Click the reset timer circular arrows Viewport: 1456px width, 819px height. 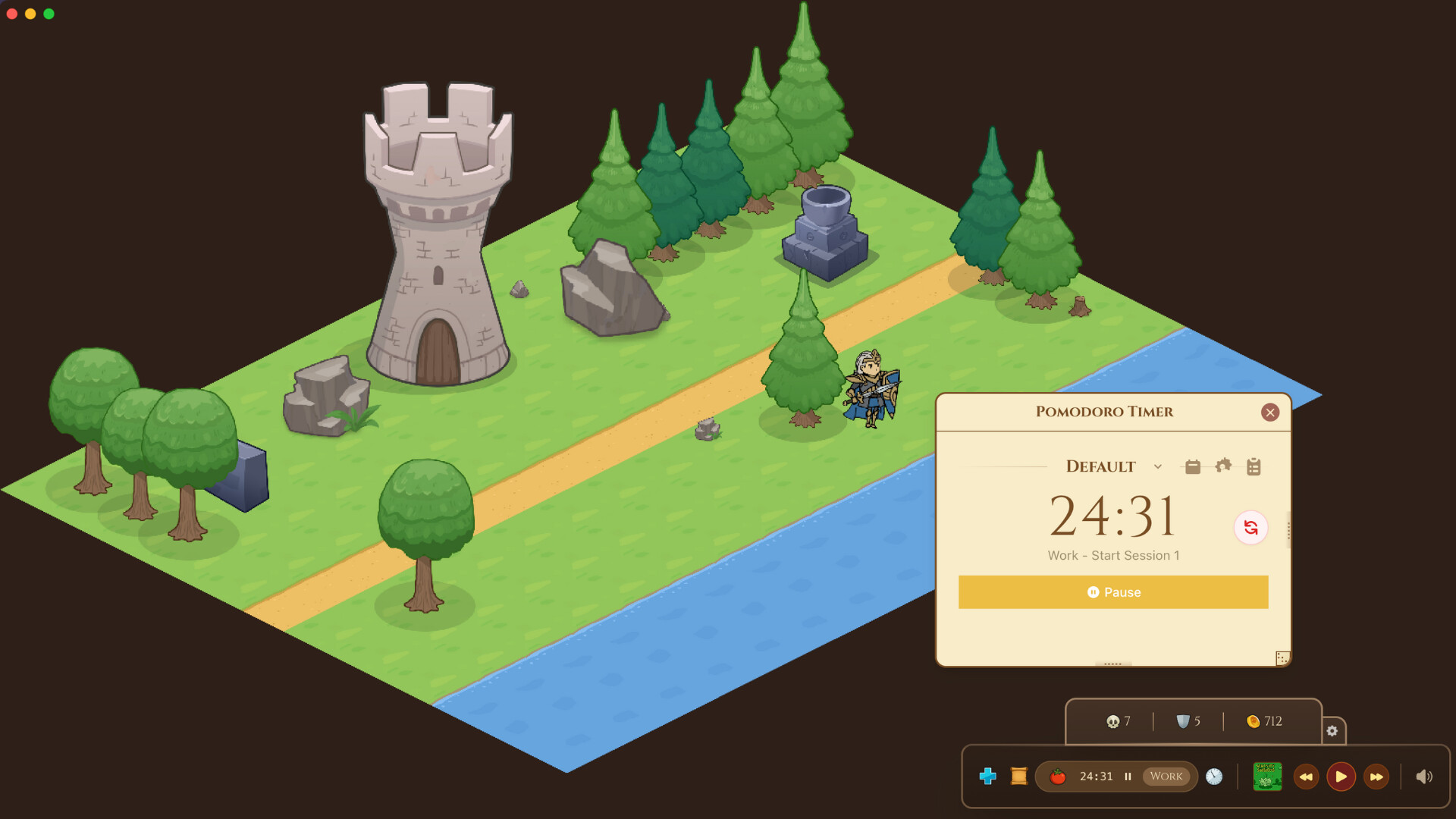tap(1252, 528)
